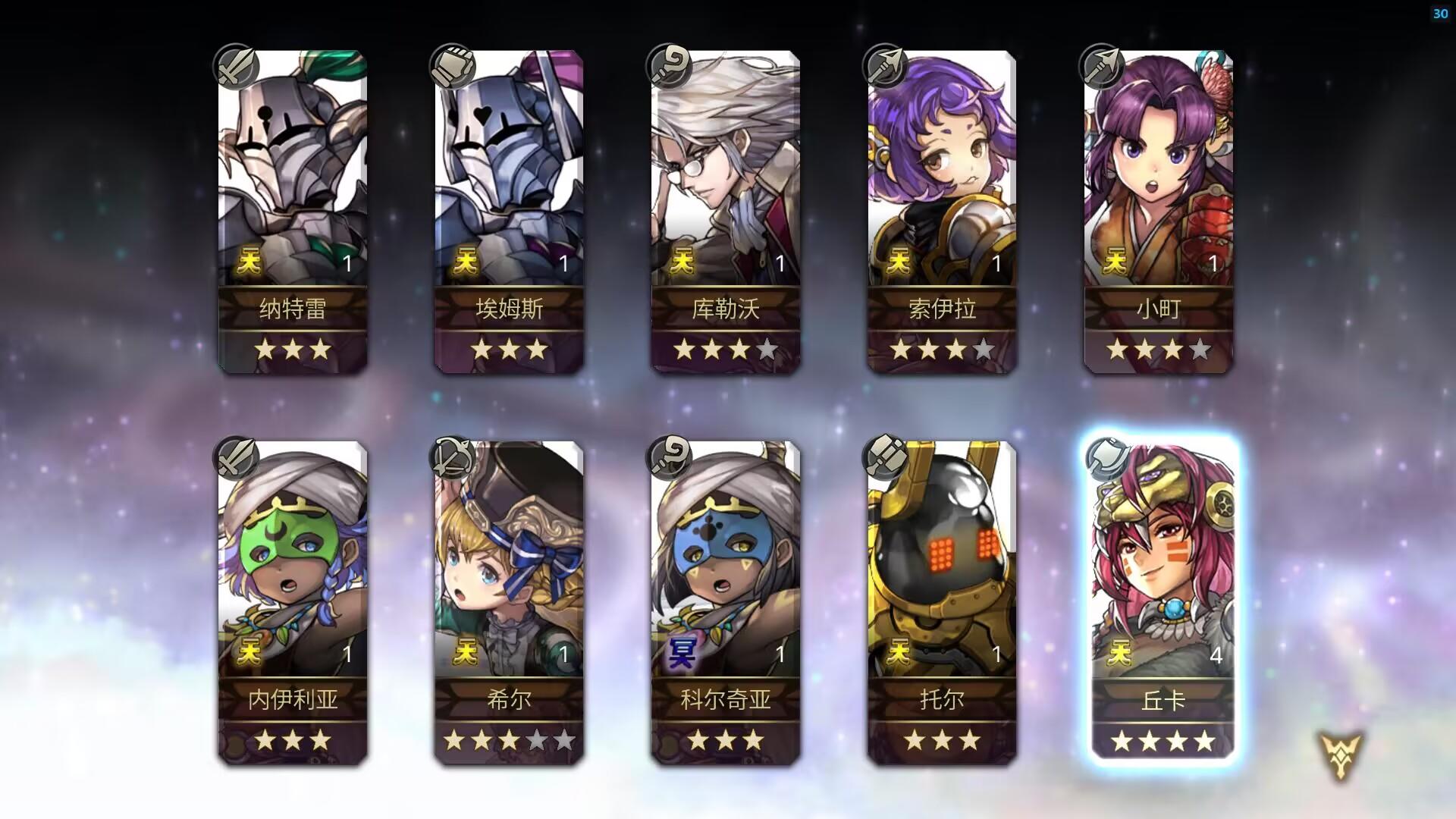The width and height of the screenshot is (1456, 819).
Task: Click the gun weapon icon on 库勒沃's card
Action: pos(671,67)
